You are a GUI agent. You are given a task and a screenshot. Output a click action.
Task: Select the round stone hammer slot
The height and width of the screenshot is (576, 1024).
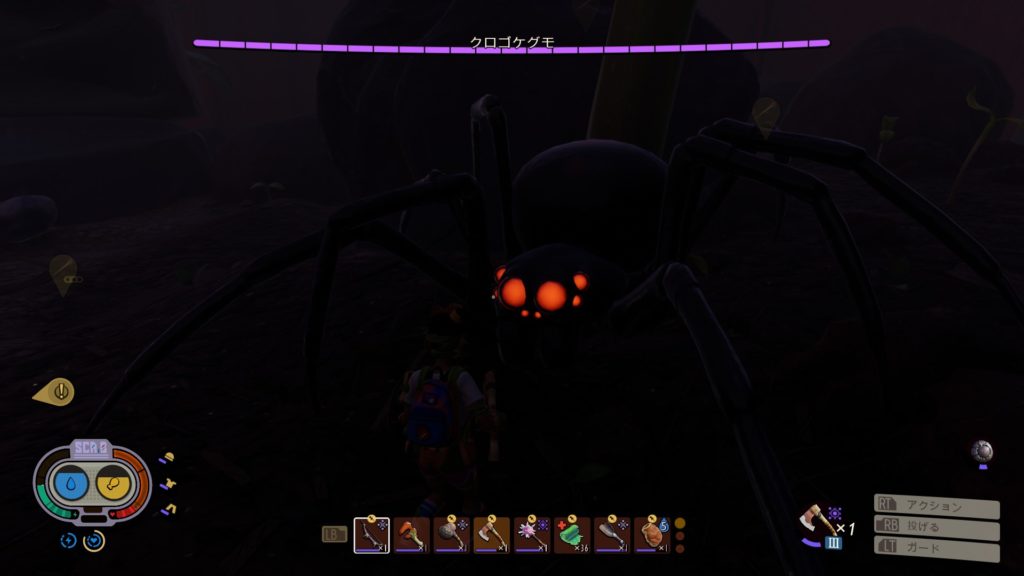click(451, 535)
